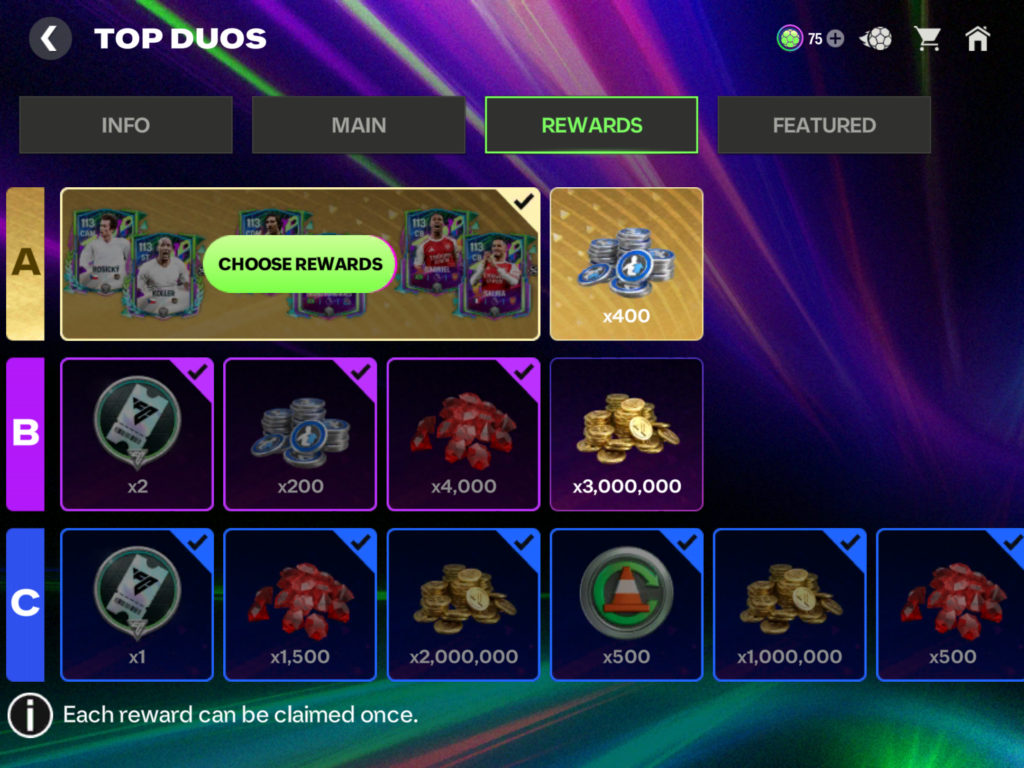Go back using the arrow button

50,39
